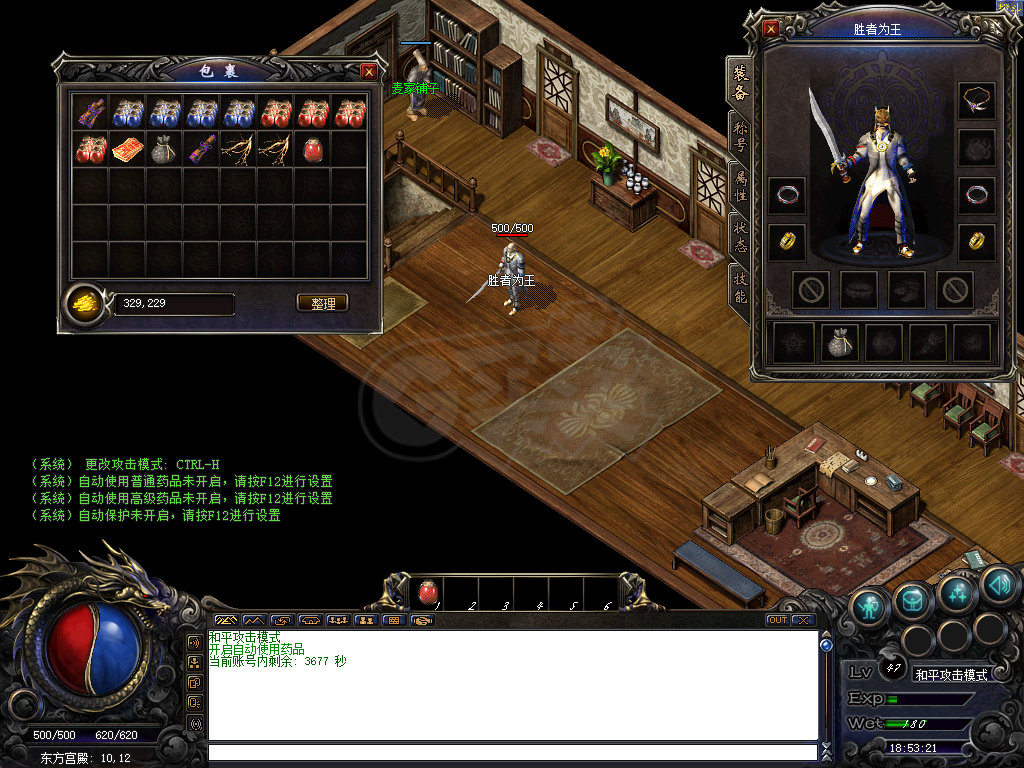Screen dimensions: 1024x768
Task: Open the 属性 attributes tab
Action: tap(740, 187)
